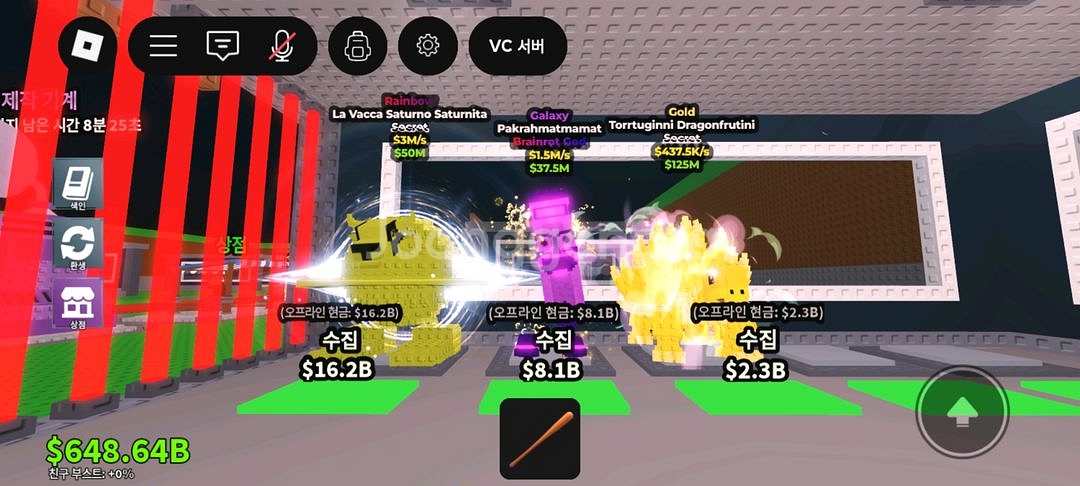Unmute the crossed-out microphone
Image resolution: width=1080 pixels, height=486 pixels.
coord(282,46)
